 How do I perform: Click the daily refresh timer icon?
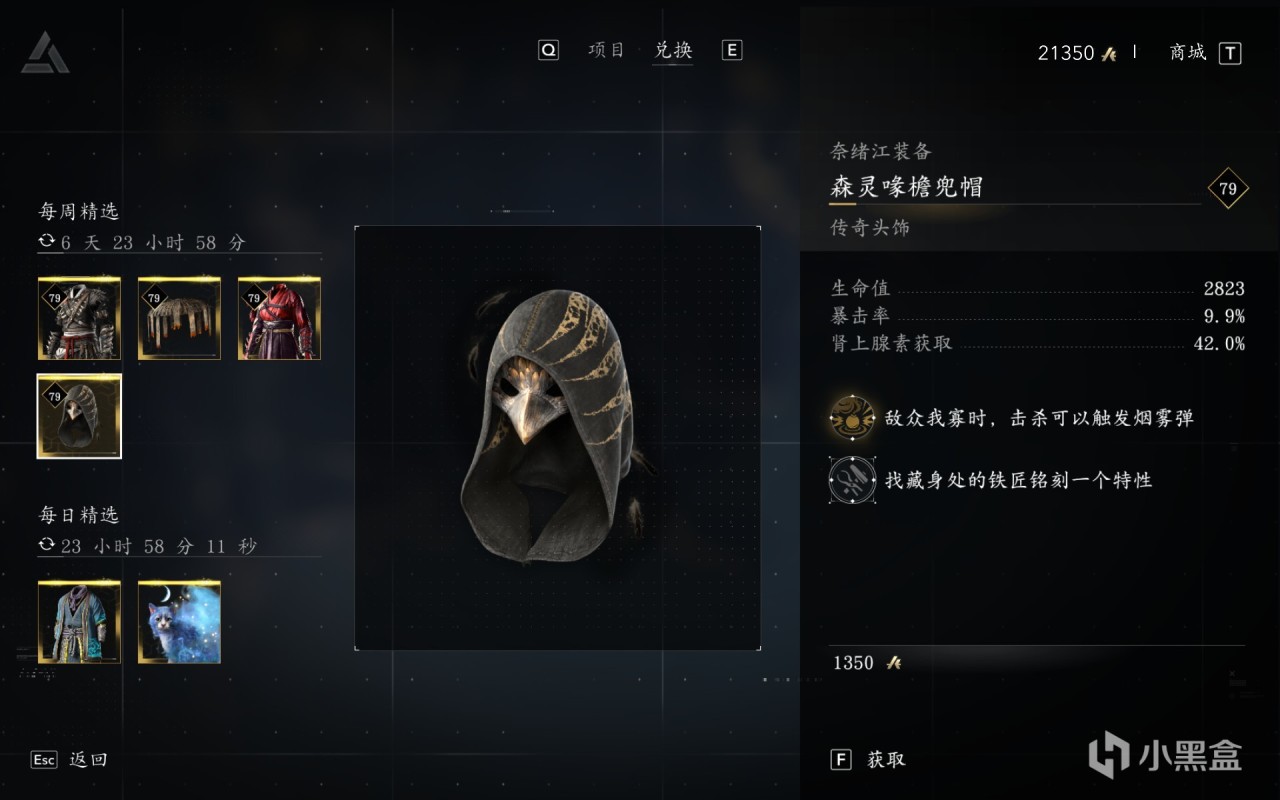coord(48,546)
